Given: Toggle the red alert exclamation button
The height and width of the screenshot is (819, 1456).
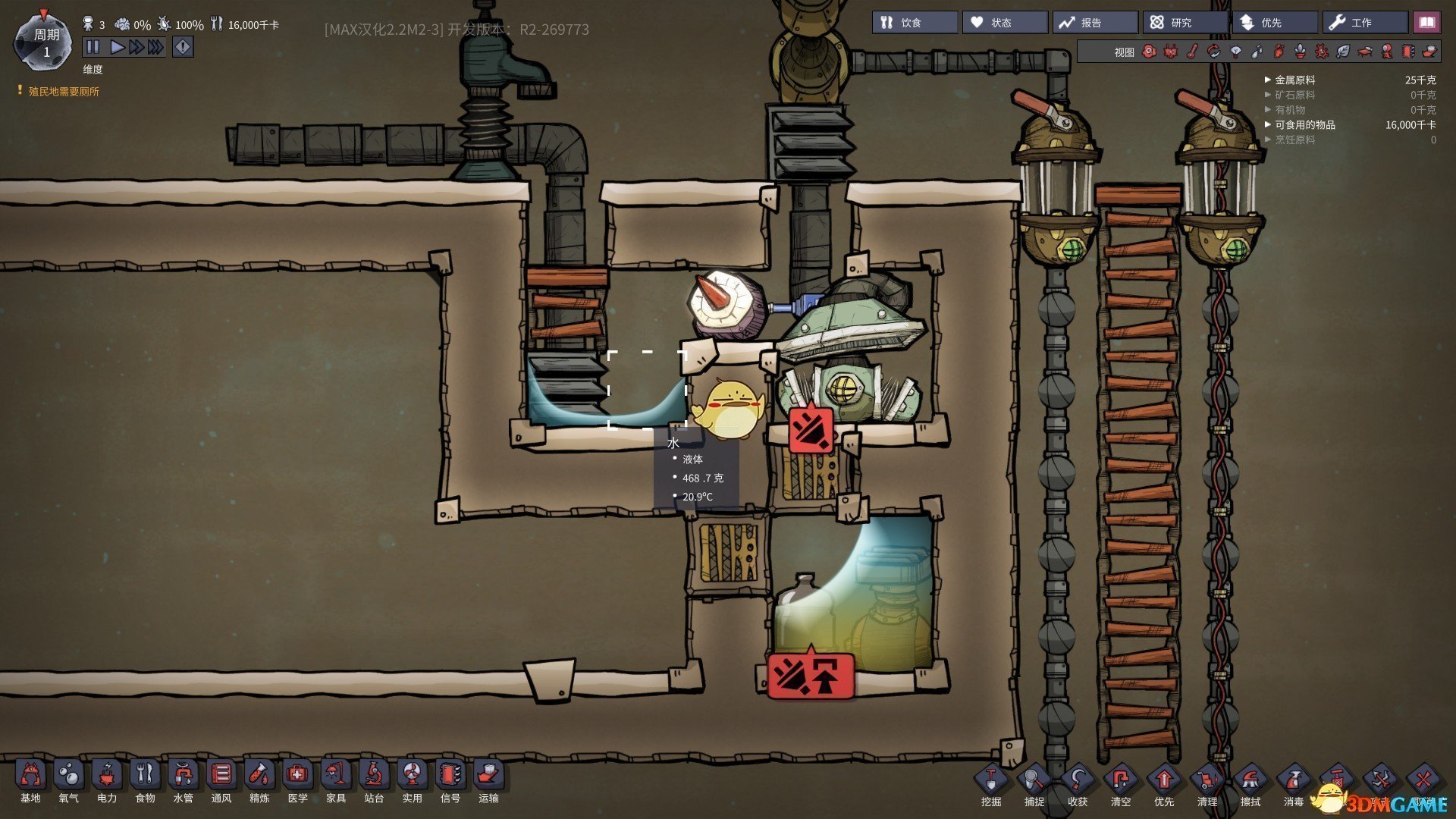Looking at the screenshot, I should 183,47.
